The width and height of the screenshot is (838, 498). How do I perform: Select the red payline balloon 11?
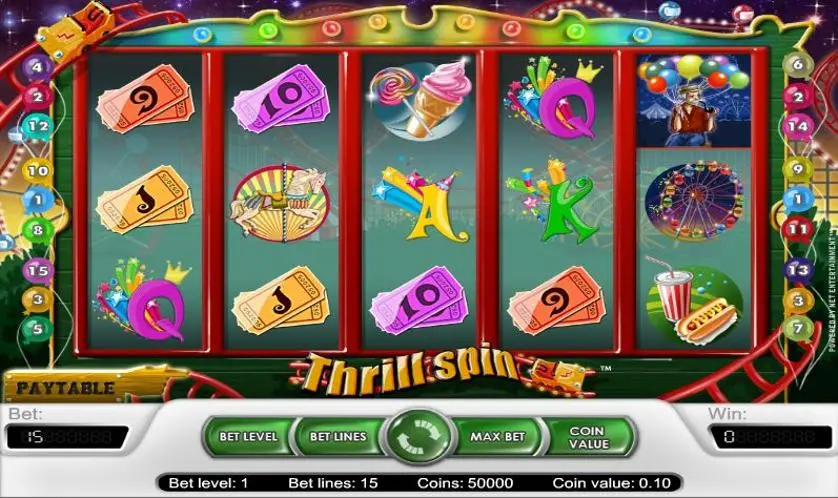(797, 229)
